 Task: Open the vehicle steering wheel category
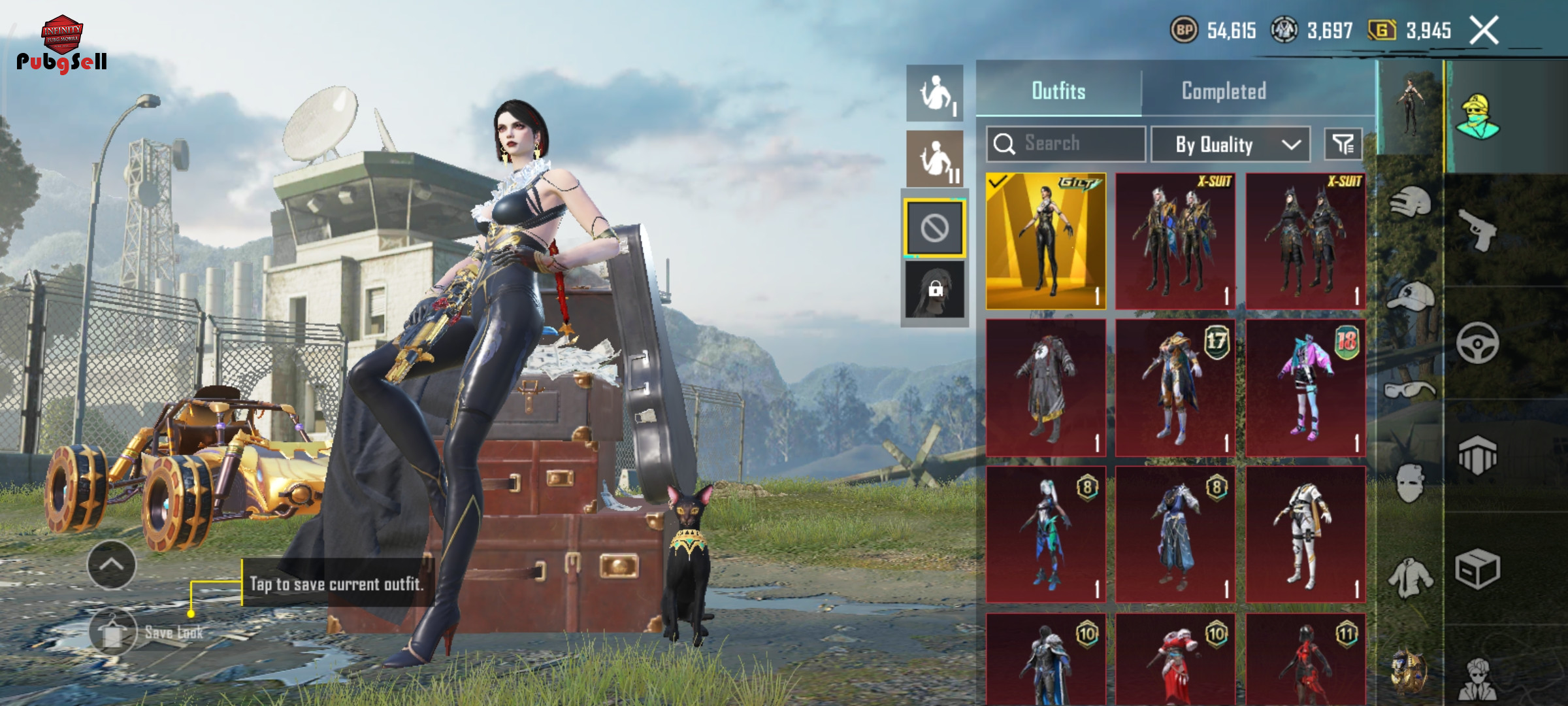(1478, 343)
